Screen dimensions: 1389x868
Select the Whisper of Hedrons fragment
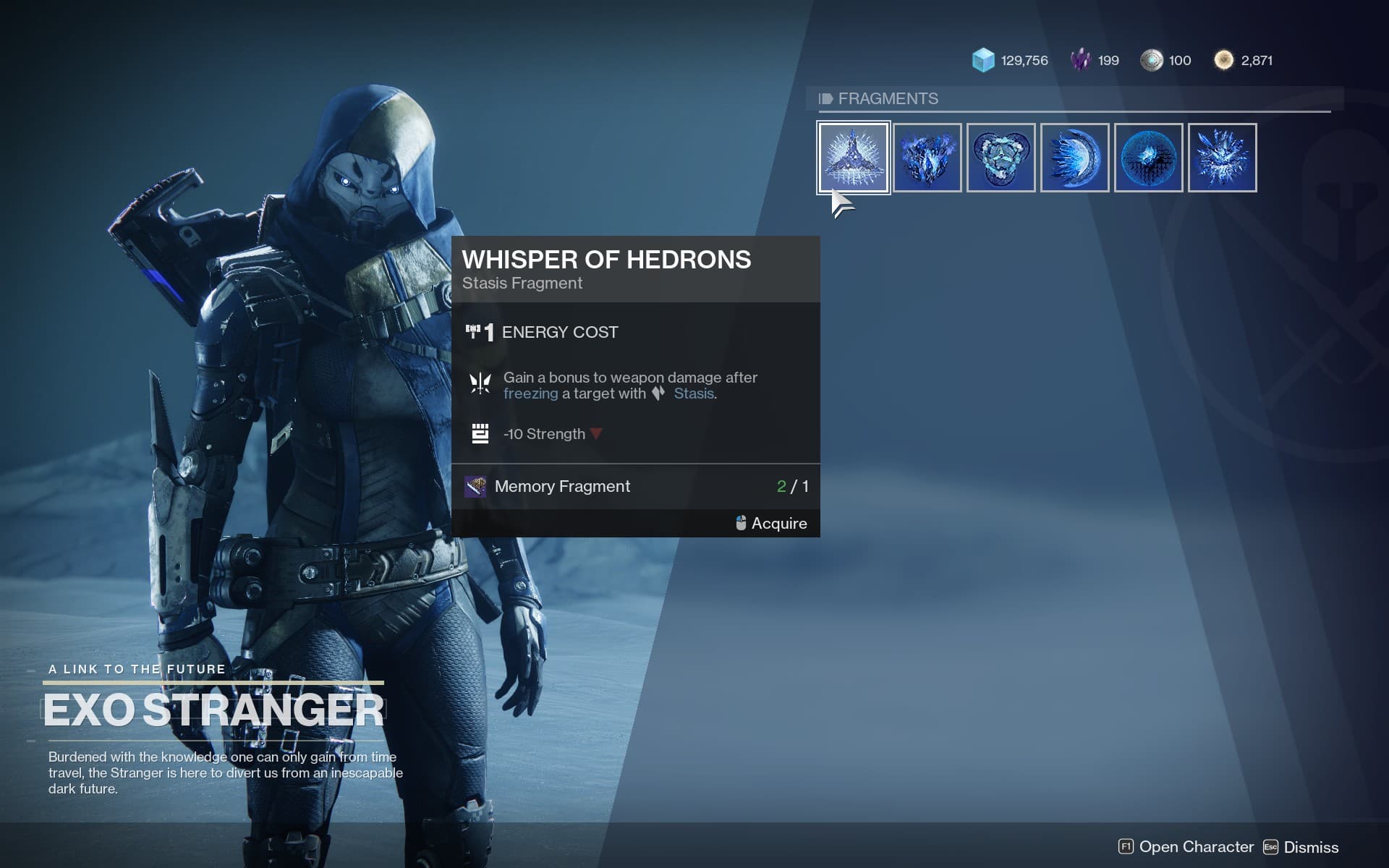pos(854,158)
